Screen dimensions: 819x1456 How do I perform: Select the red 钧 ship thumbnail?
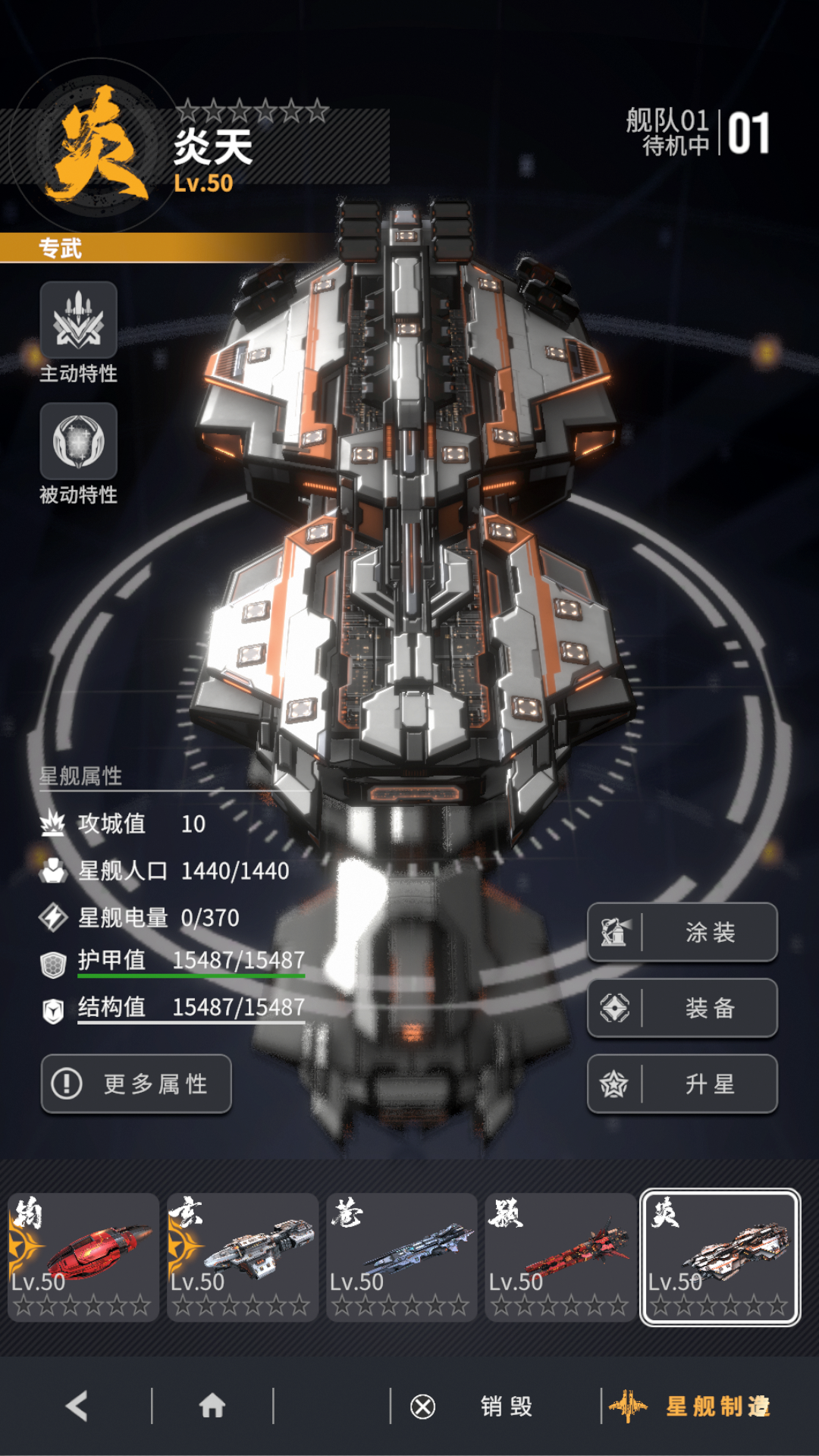click(83, 1257)
